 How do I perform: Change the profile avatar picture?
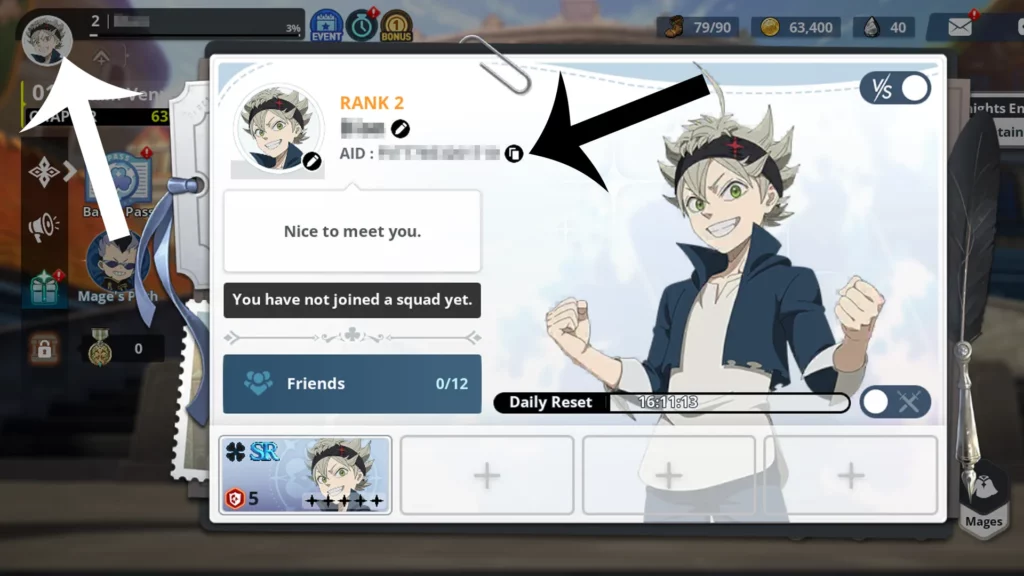[x=312, y=160]
